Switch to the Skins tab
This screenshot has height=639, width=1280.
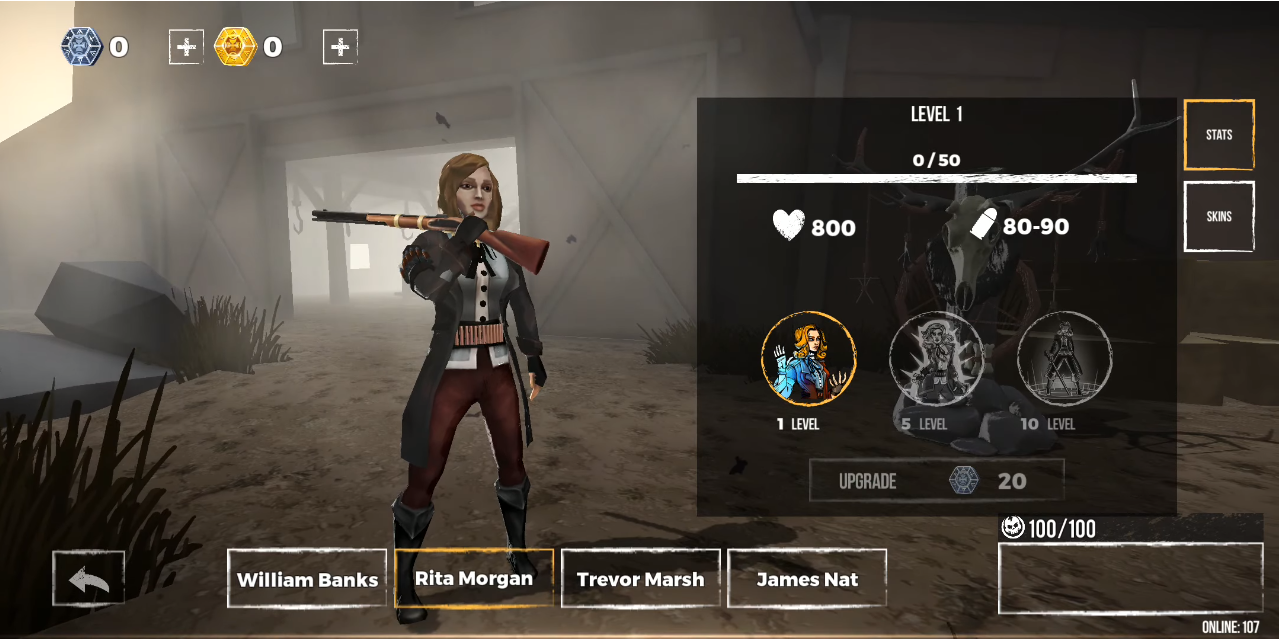point(1218,216)
